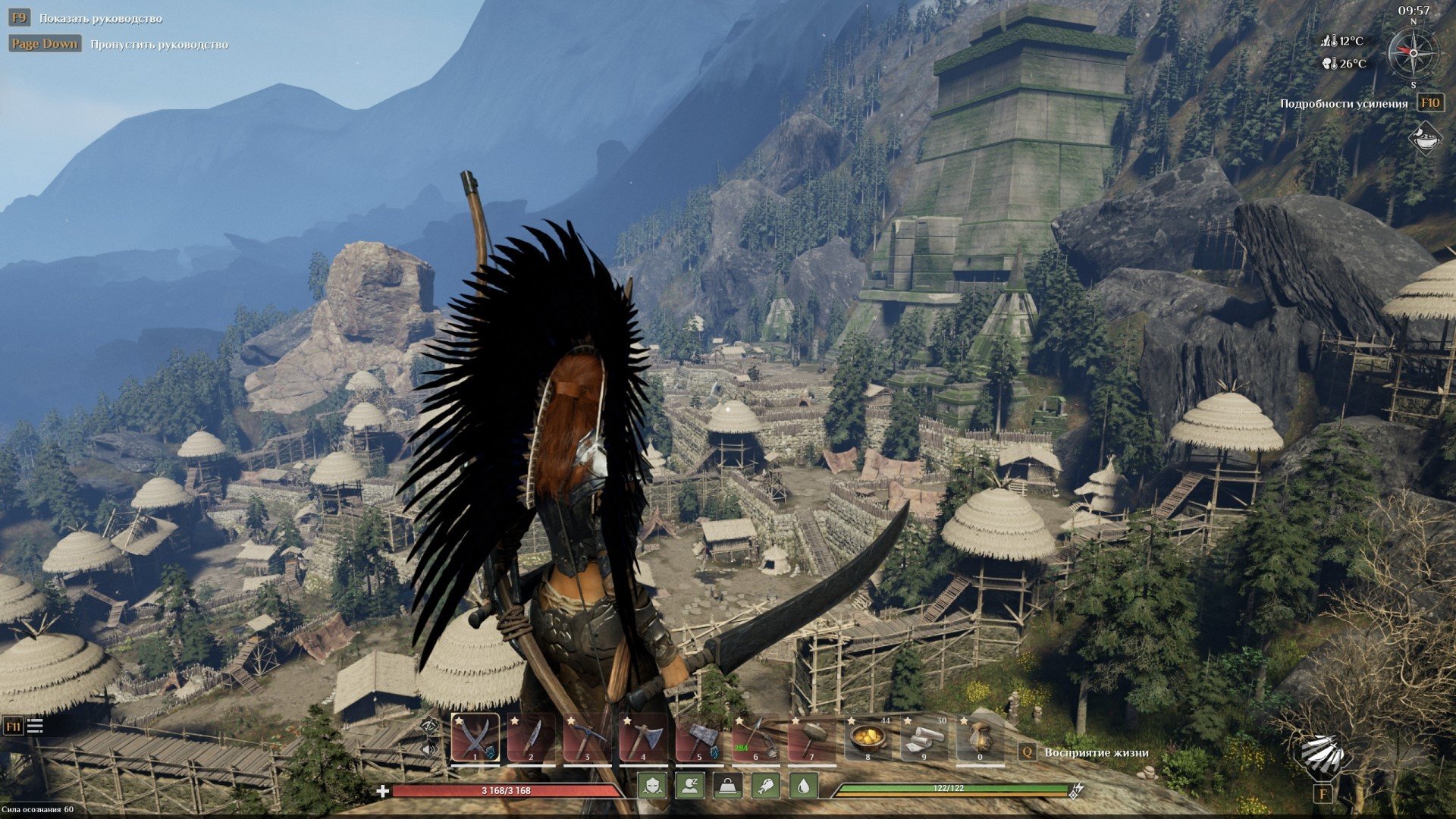Click the bow mode icon left of hotbar
Screen dimensions: 1456x819
429,726
